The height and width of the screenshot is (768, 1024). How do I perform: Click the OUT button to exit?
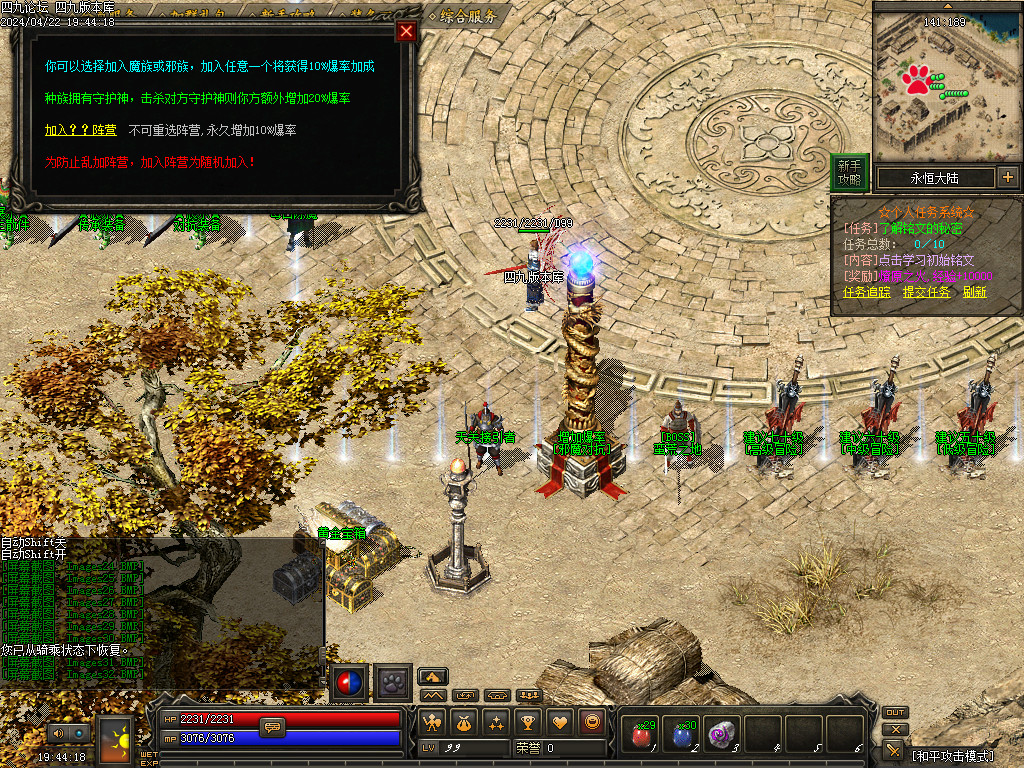tap(895, 712)
